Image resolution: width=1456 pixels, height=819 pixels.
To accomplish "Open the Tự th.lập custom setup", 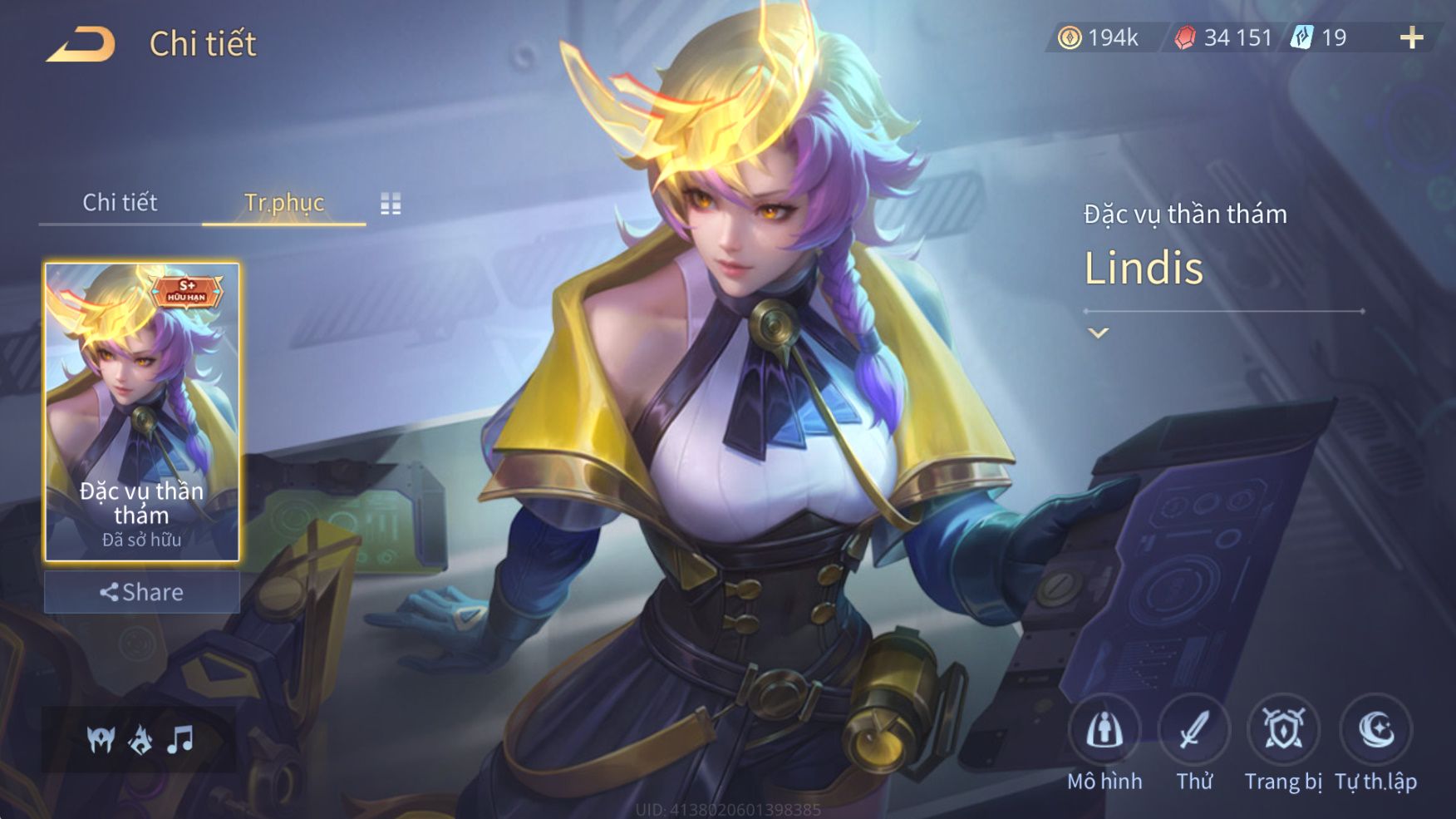I will point(1376,730).
